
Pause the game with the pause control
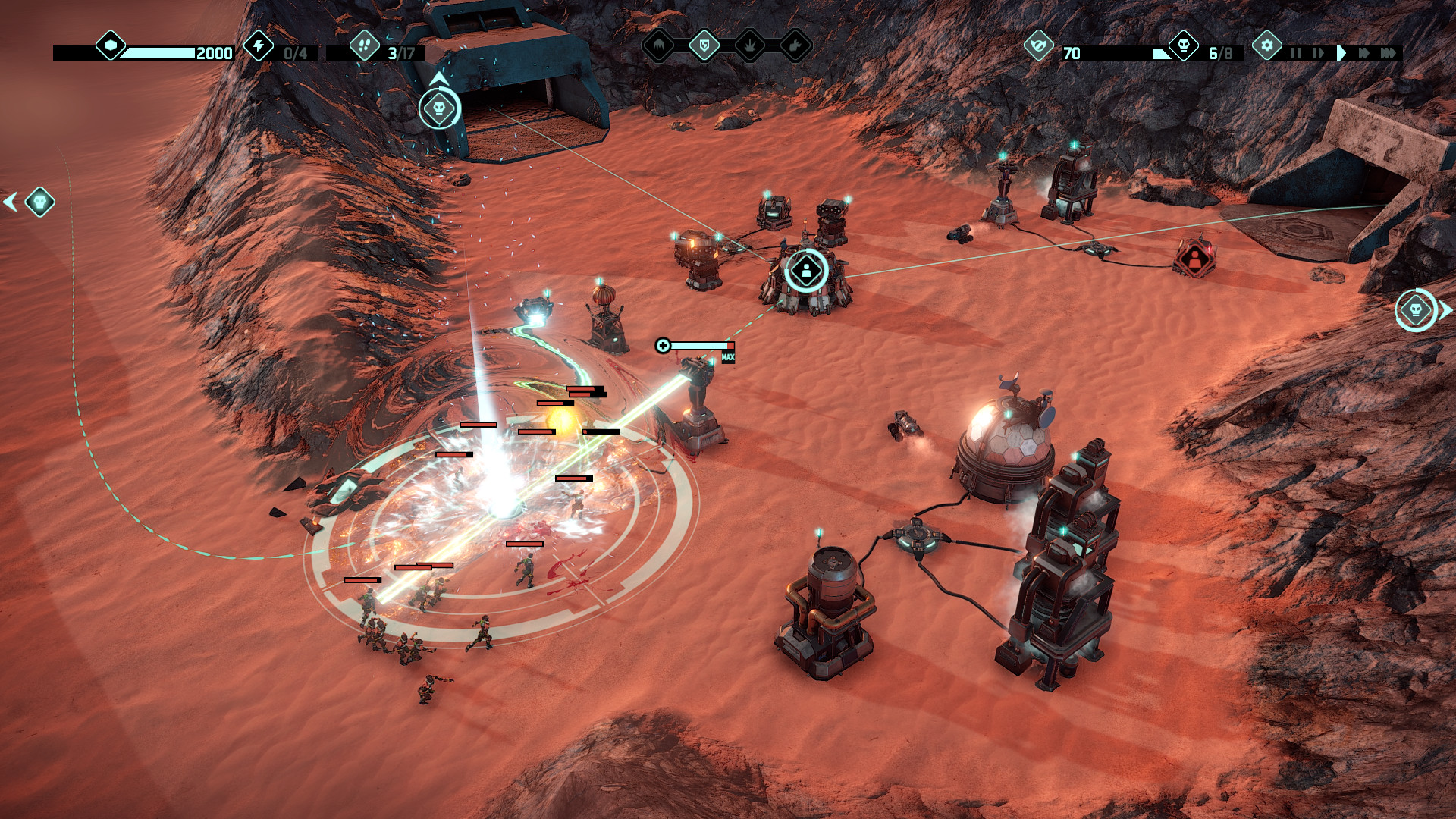pos(1296,52)
